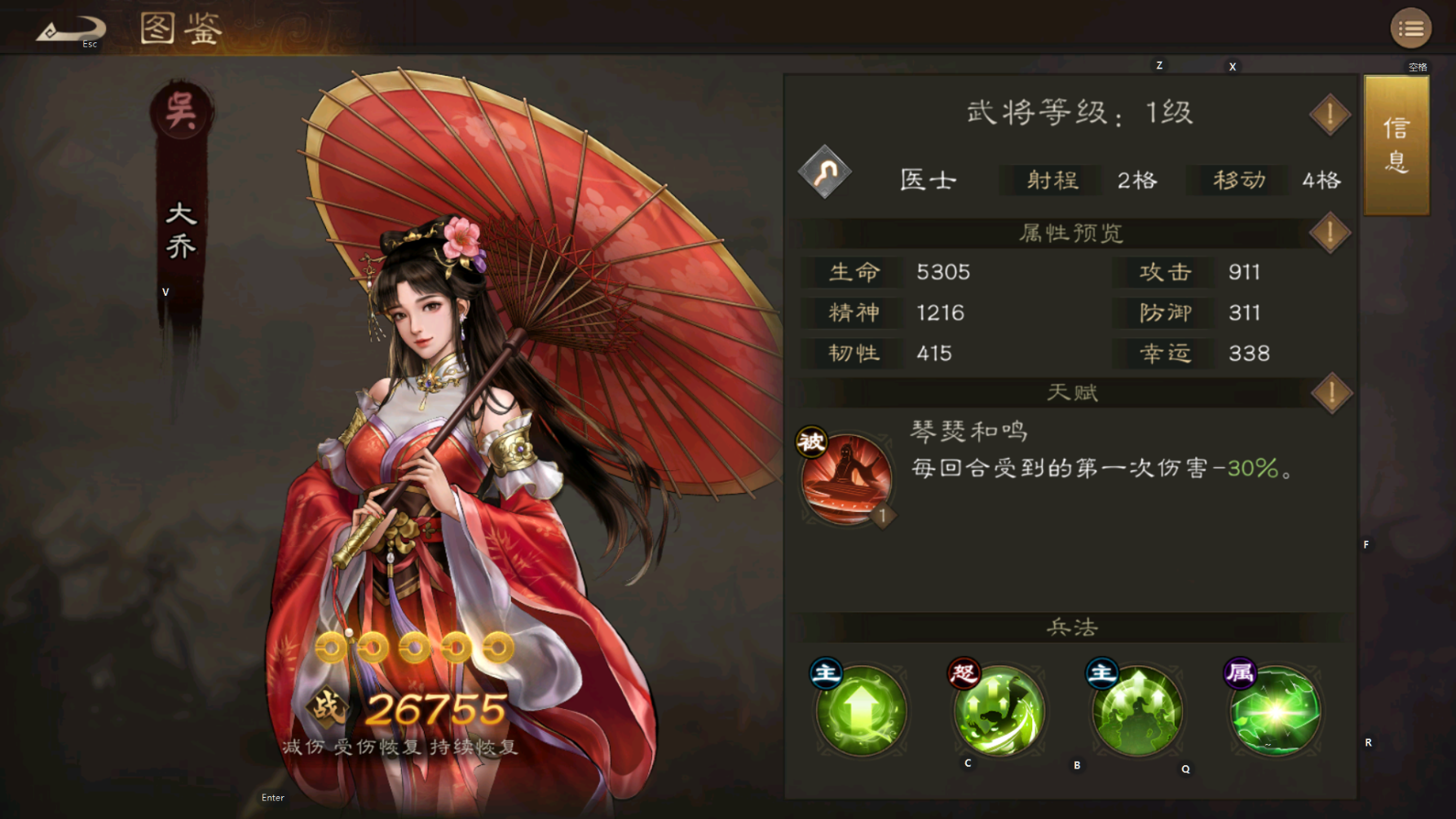
Task: Expand the info marker beside 天赋
Action: [x=1329, y=392]
